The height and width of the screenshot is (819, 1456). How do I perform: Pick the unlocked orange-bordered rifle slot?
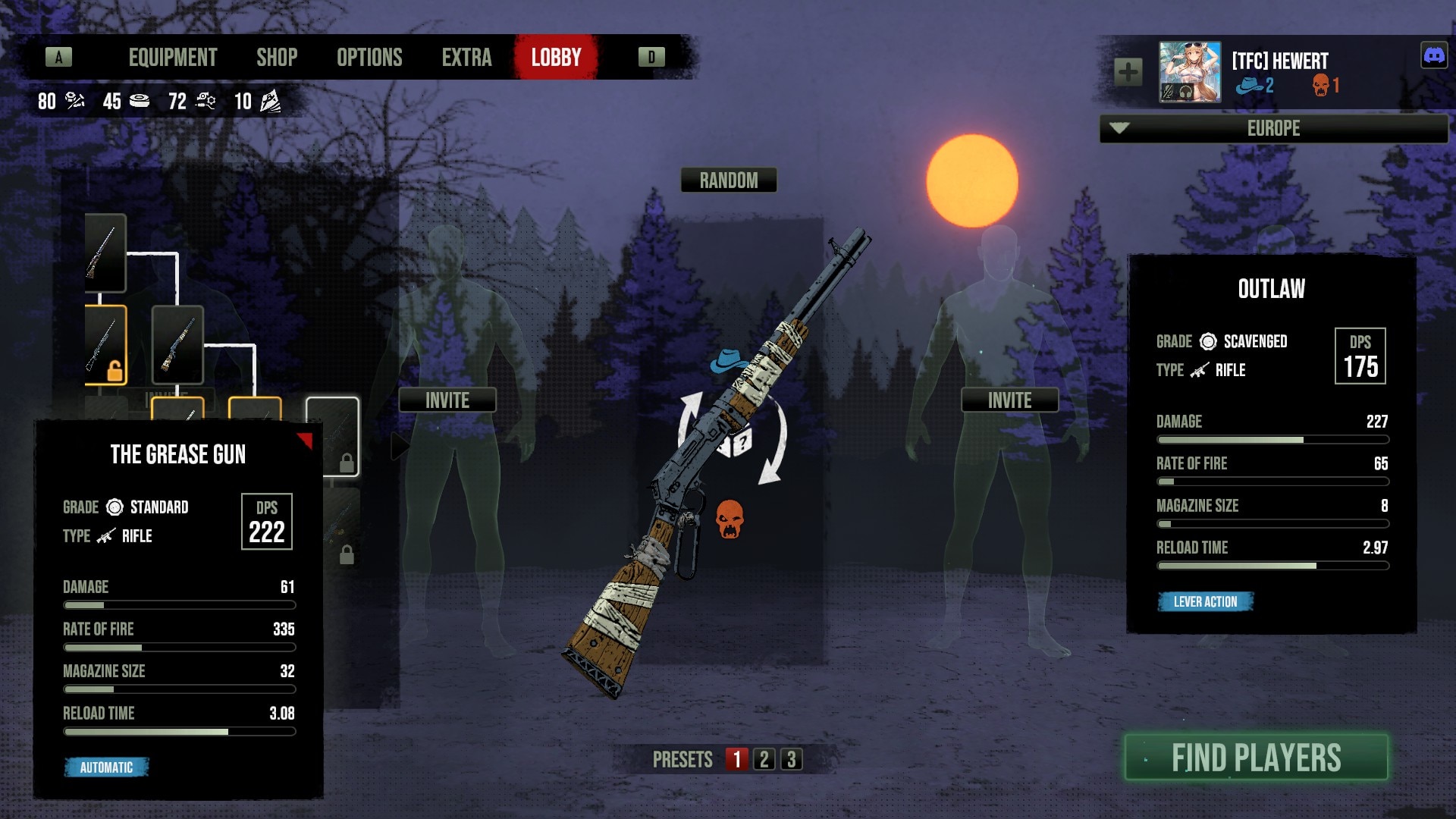(x=105, y=345)
